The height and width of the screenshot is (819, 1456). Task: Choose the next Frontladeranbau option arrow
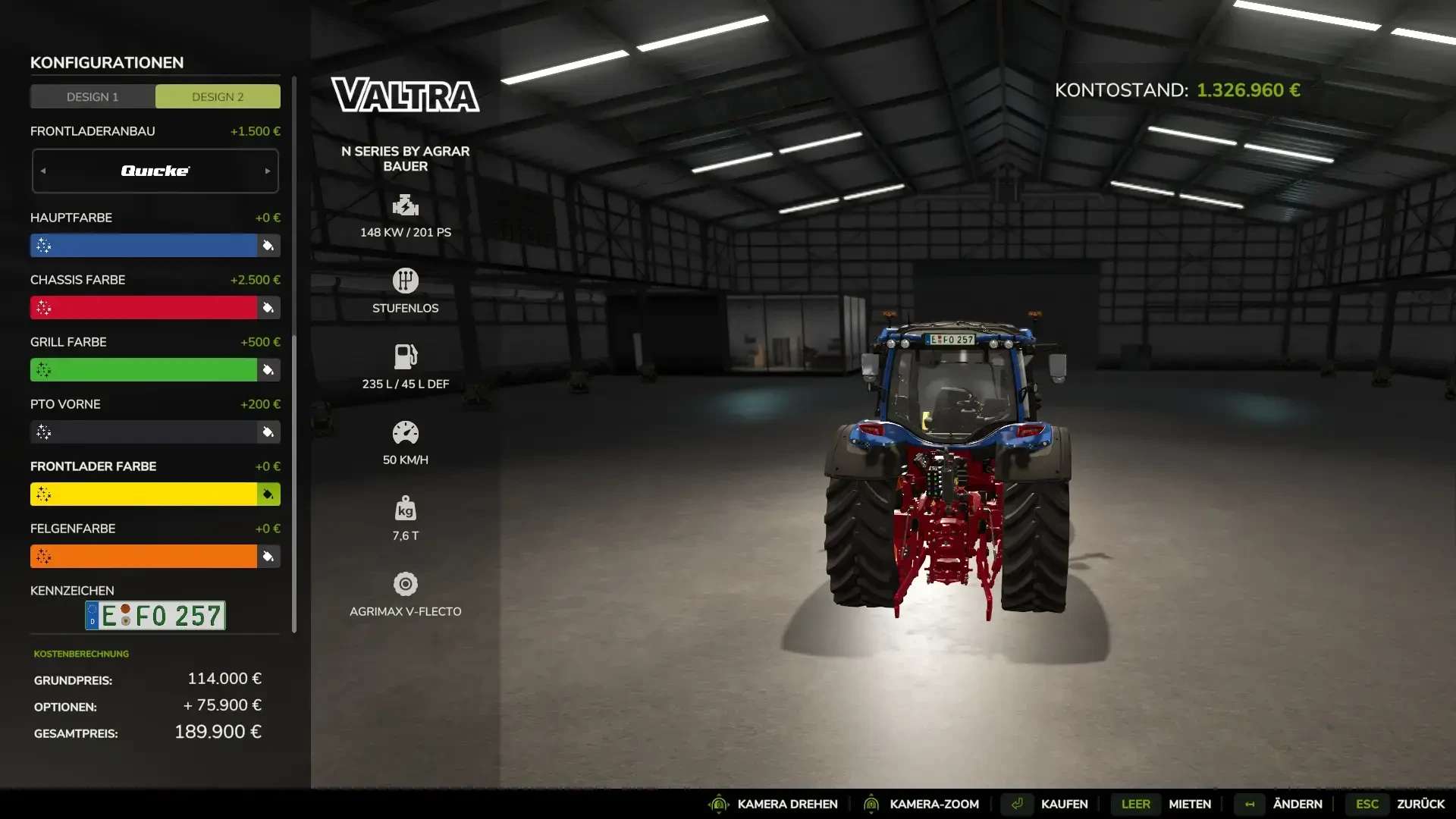pyautogui.click(x=268, y=171)
